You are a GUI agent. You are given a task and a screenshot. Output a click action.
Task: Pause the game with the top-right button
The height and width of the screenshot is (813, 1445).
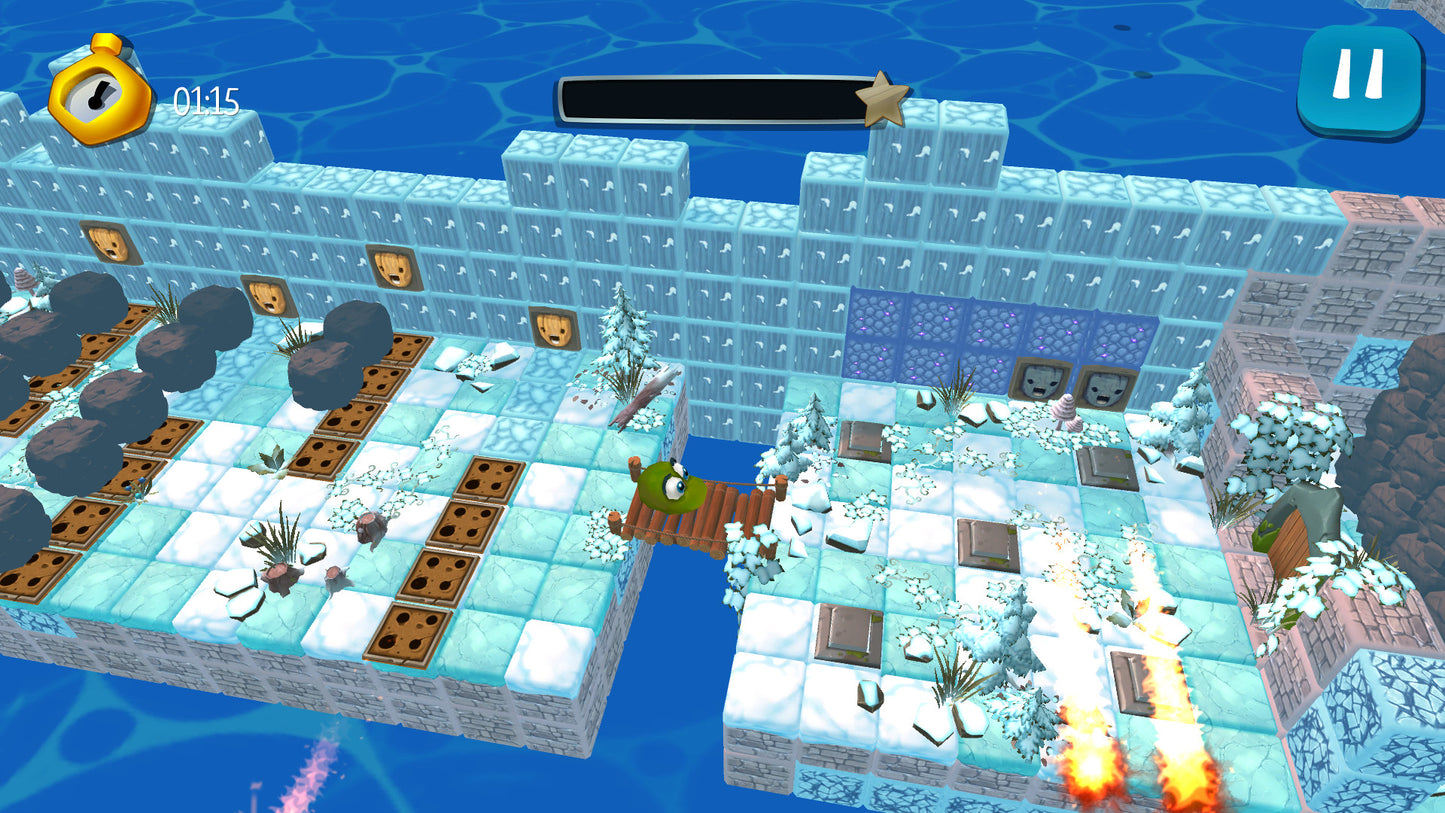click(x=1359, y=78)
